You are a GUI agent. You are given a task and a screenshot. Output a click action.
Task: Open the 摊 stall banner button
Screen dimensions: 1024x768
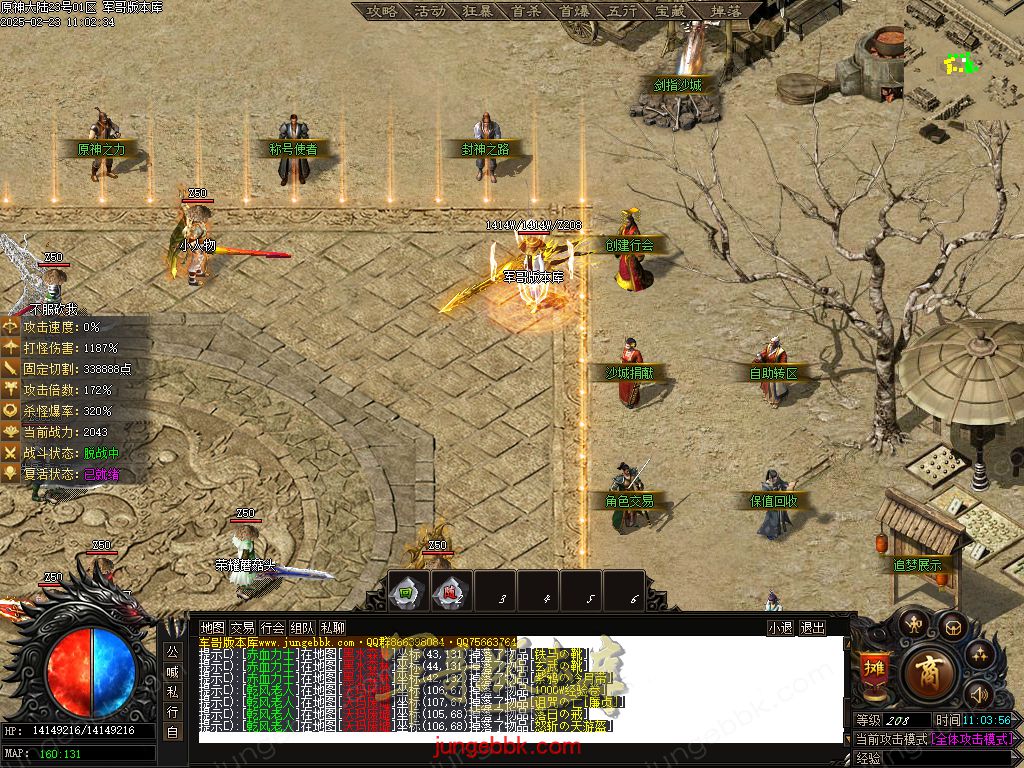coord(873,670)
